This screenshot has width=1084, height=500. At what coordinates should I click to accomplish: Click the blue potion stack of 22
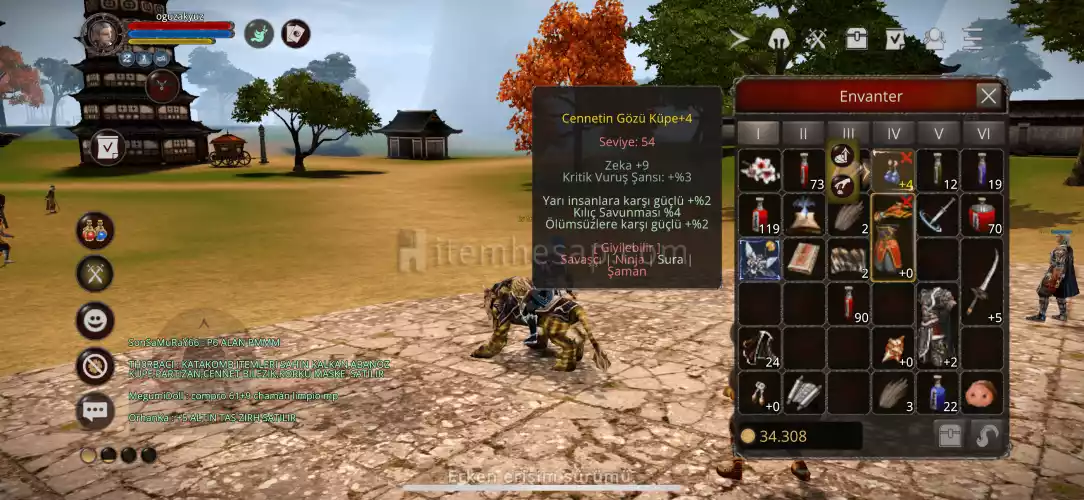click(937, 393)
